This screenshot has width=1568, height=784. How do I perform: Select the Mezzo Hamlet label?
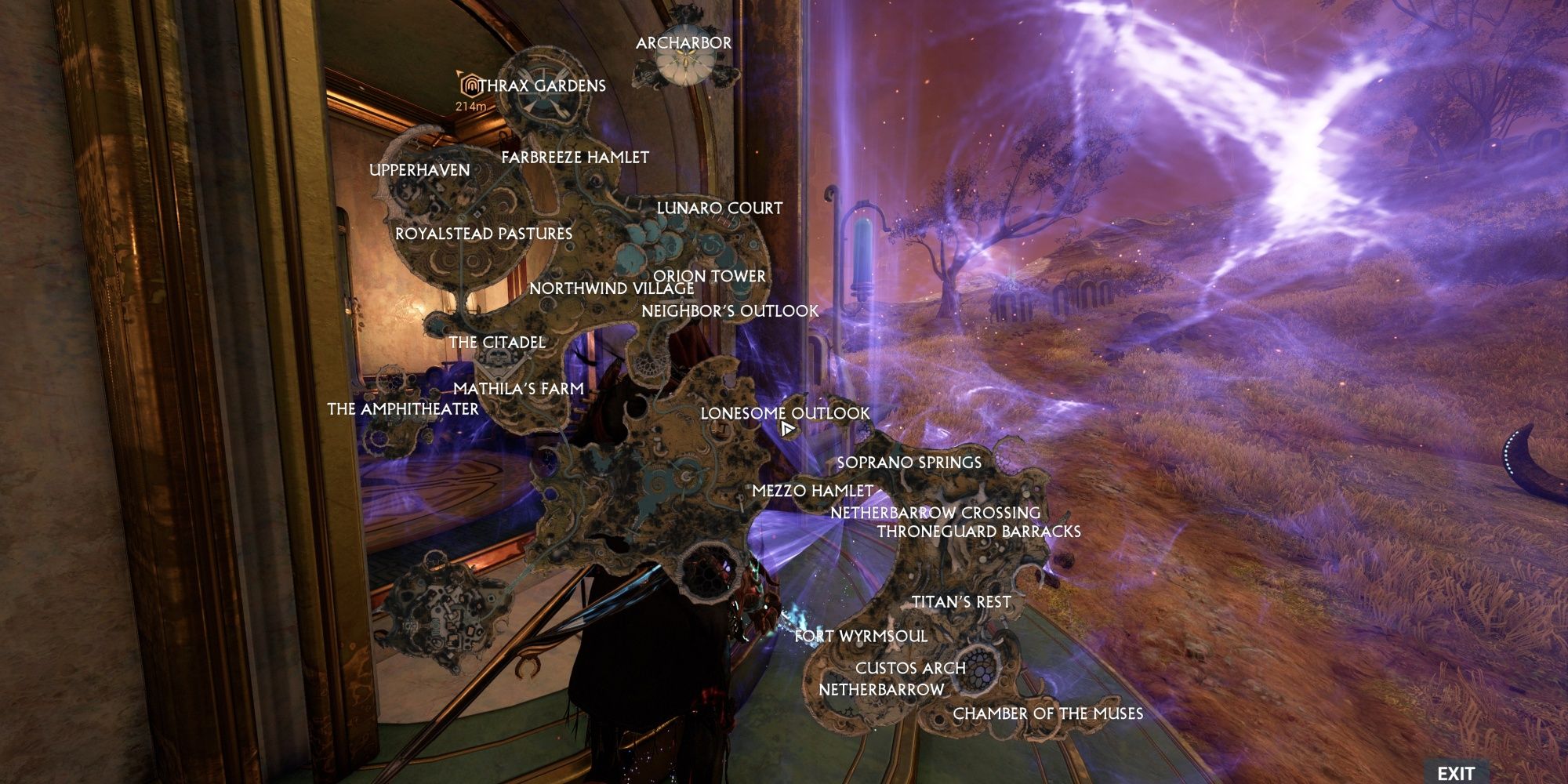coord(813,490)
